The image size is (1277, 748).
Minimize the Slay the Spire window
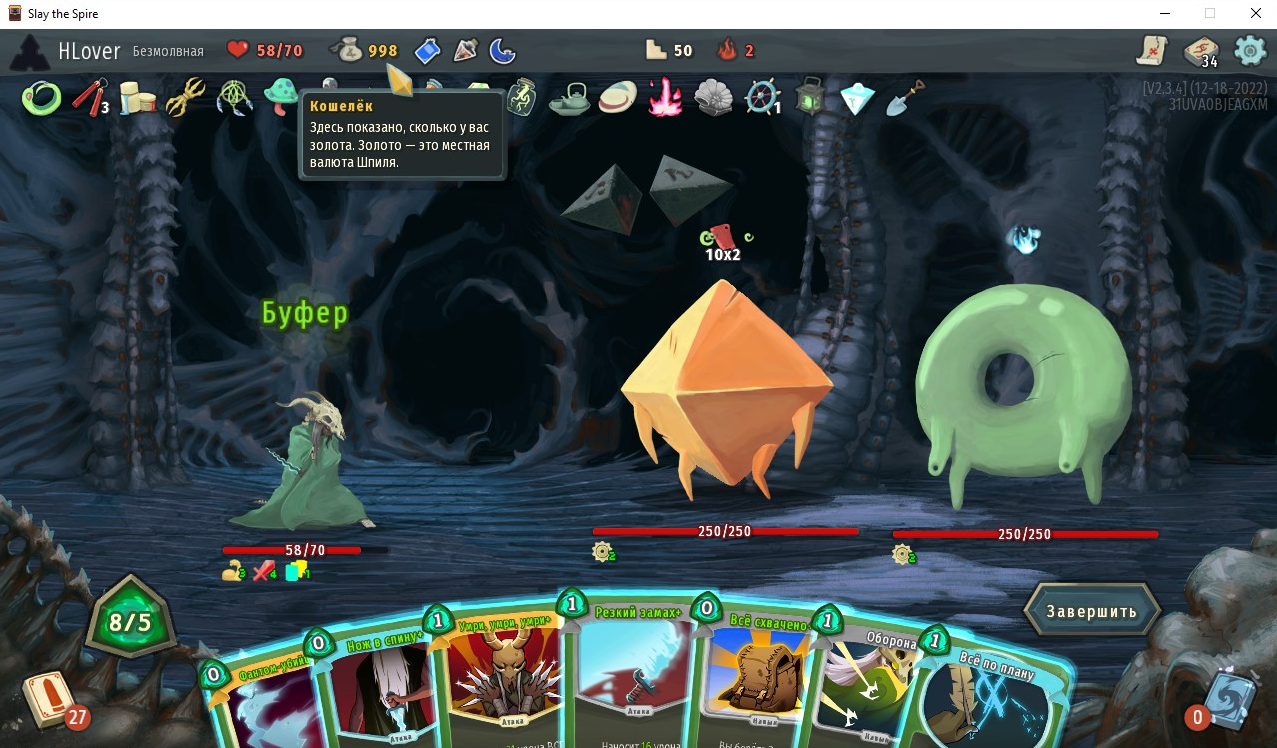(1165, 14)
